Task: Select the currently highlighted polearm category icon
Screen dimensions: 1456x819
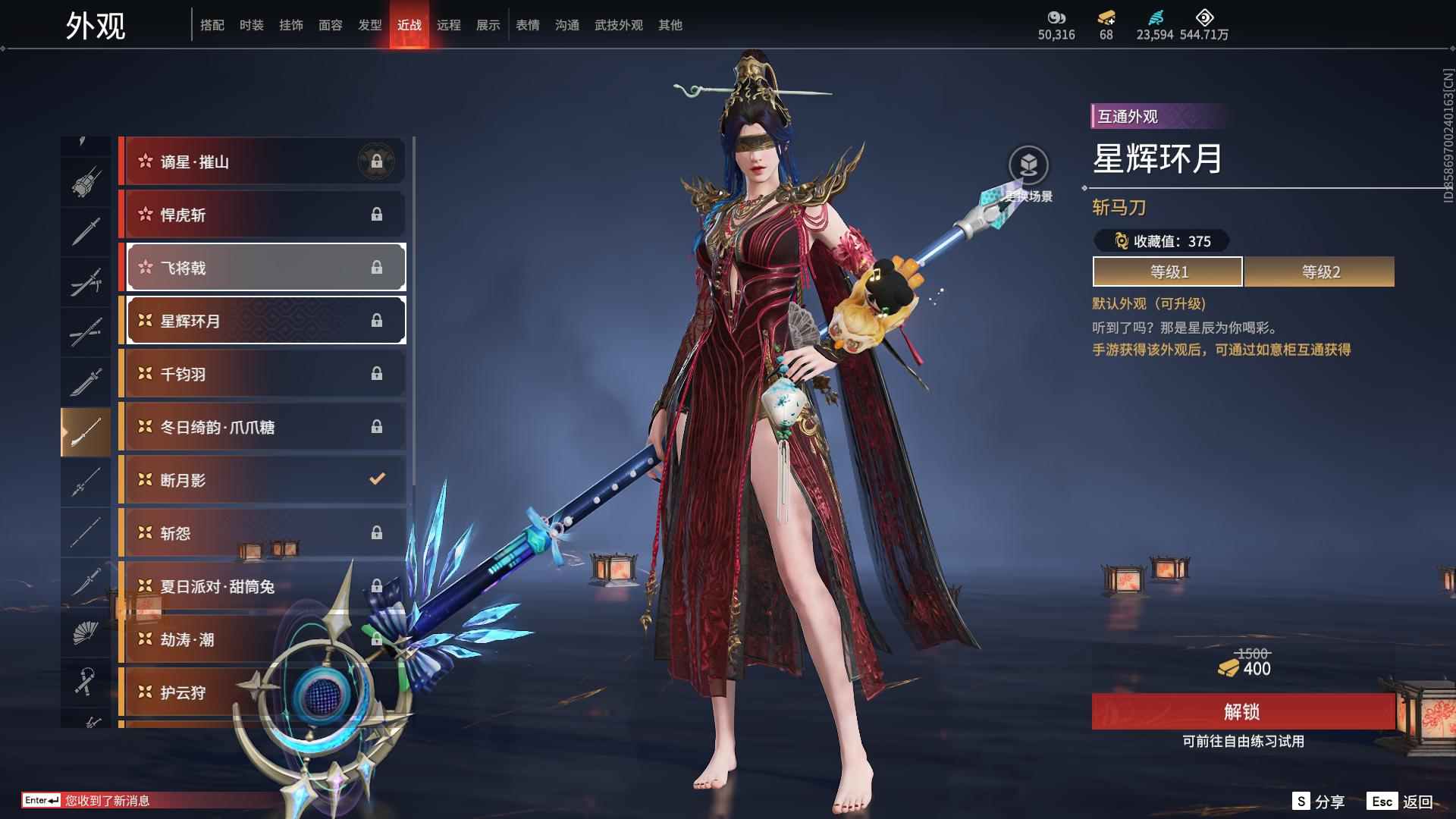Action: [x=86, y=430]
